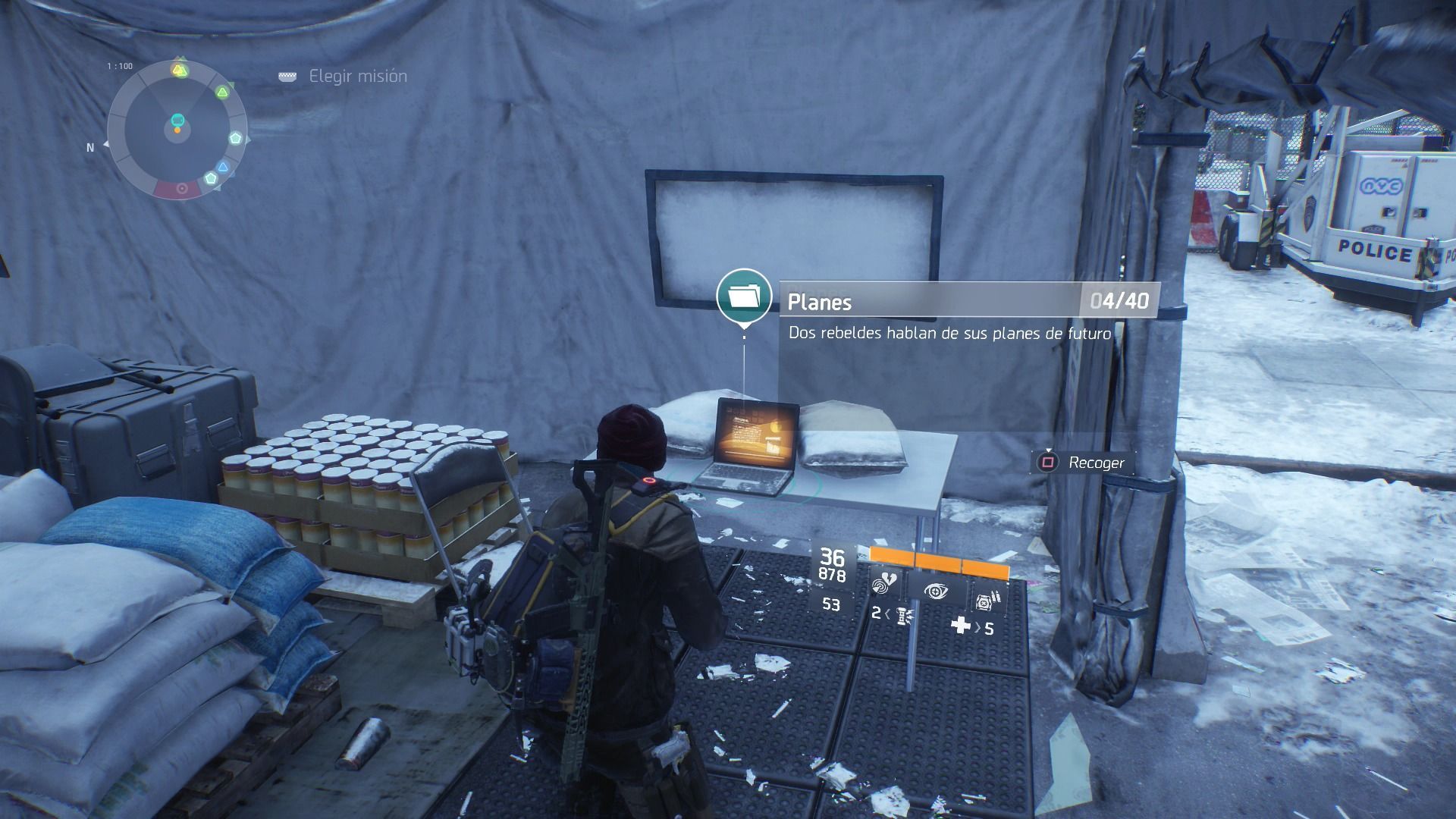Use the medkit cross icon
This screenshot has width=1456, height=819.
click(961, 626)
